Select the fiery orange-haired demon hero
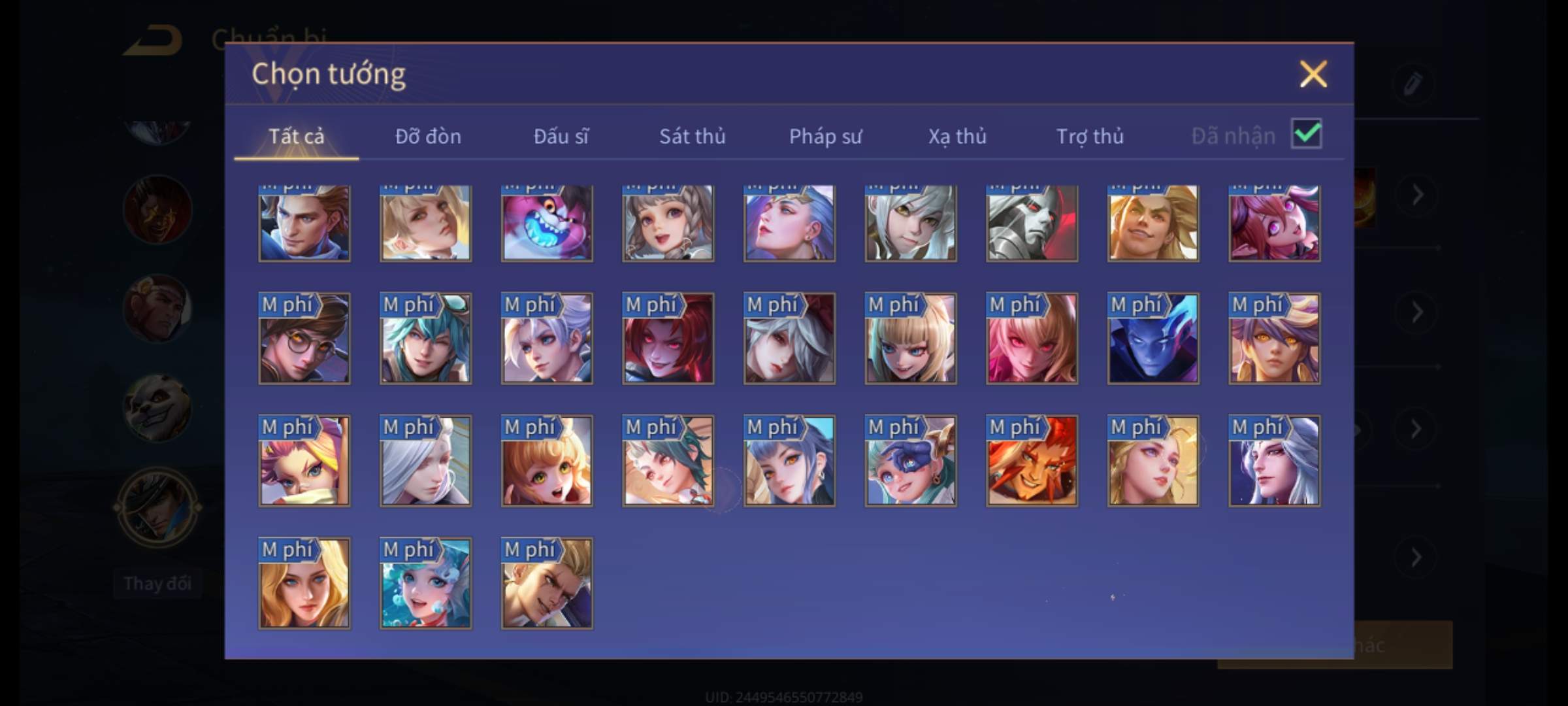Screen dimensions: 1568x706 point(1032,461)
